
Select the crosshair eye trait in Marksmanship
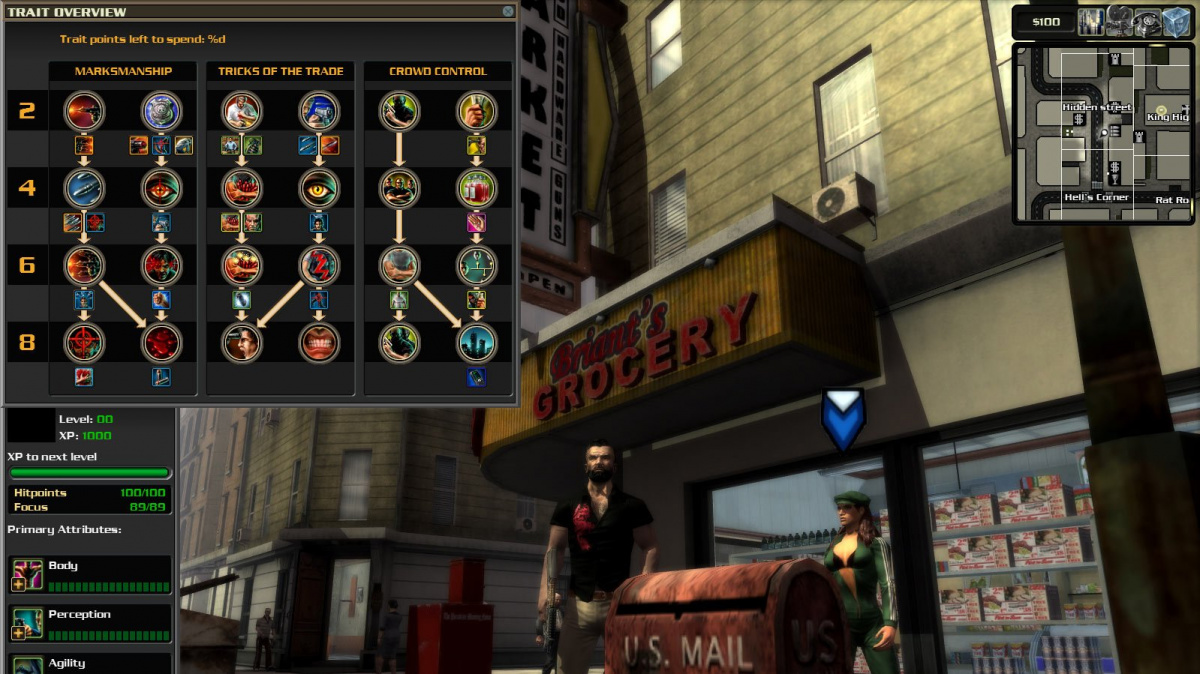[x=161, y=187]
